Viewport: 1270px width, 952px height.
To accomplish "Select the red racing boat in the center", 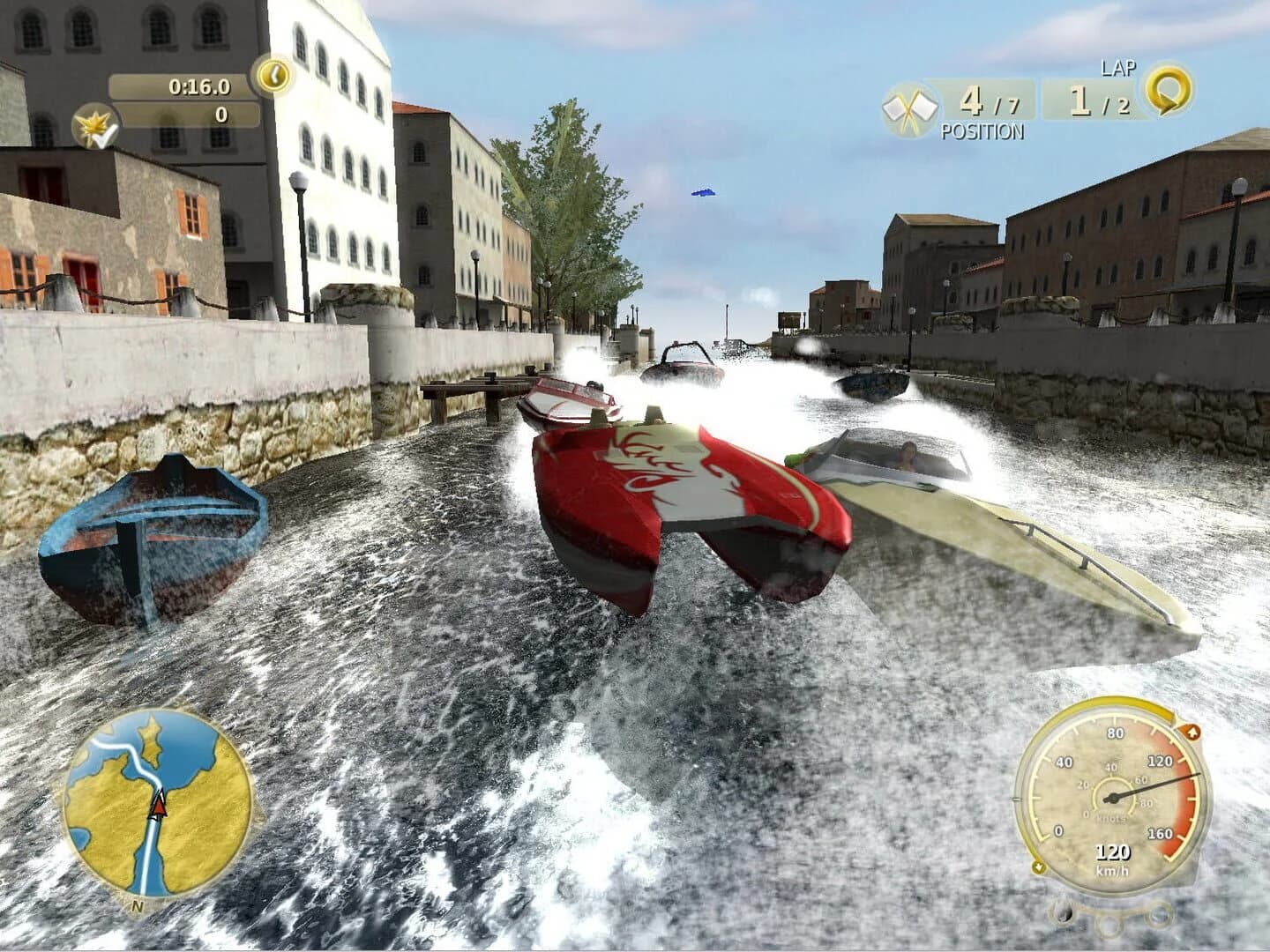I will point(697,502).
